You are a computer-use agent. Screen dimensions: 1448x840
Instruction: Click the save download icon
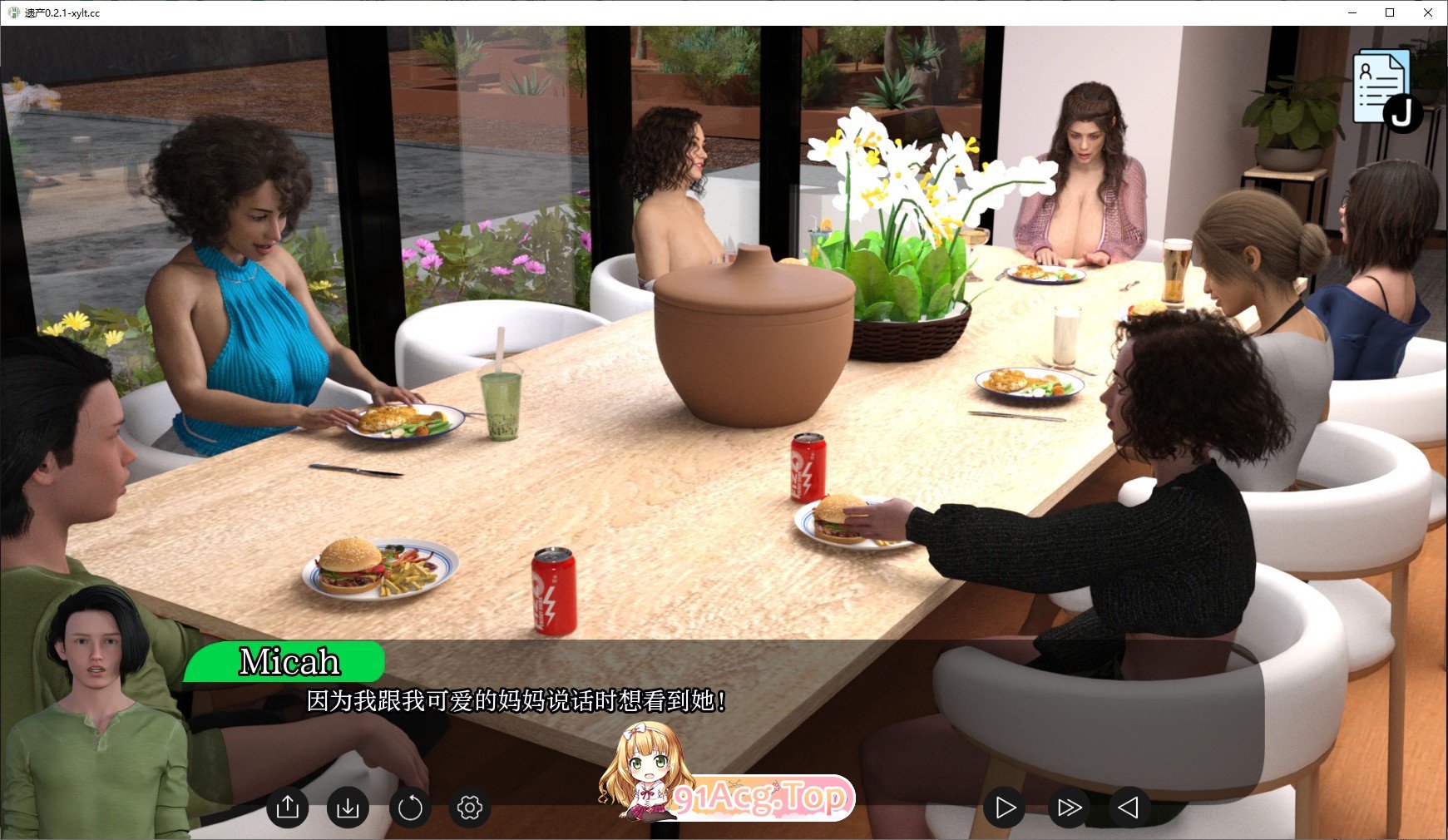pyautogui.click(x=349, y=807)
